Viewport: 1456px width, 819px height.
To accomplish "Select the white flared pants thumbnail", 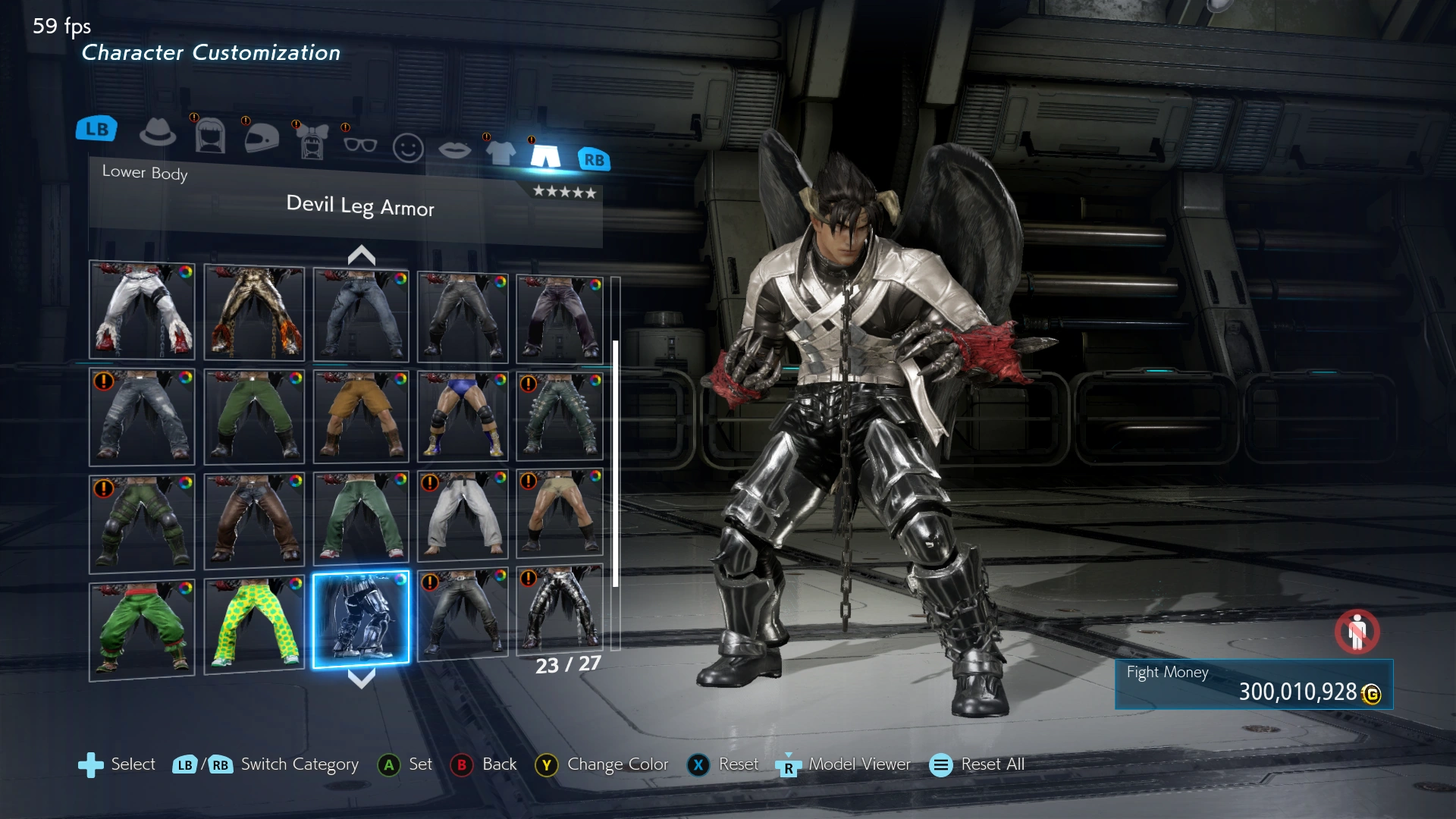I will tap(142, 310).
